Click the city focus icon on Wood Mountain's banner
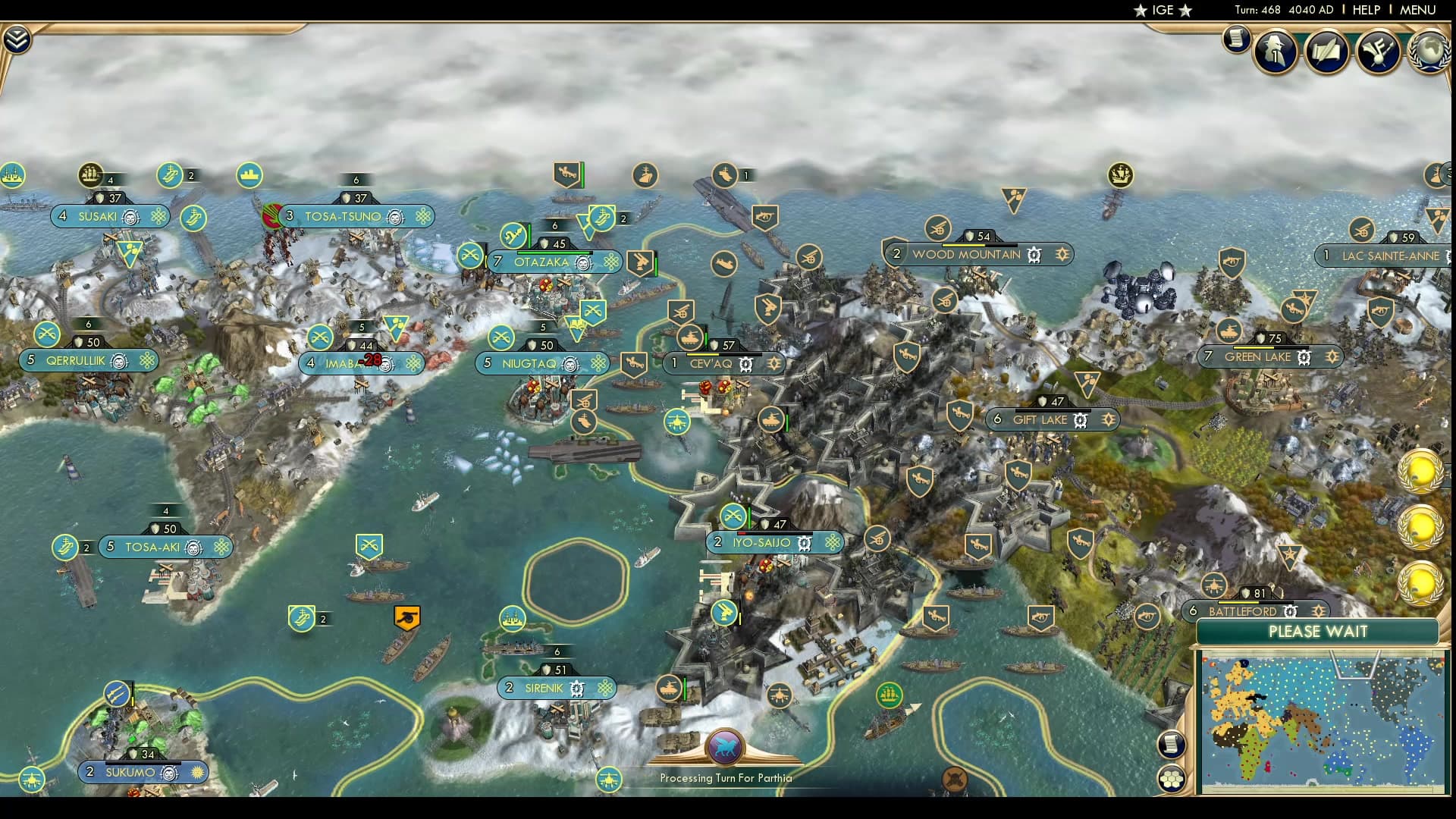Screen dimensions: 1456x819 [x=1061, y=255]
